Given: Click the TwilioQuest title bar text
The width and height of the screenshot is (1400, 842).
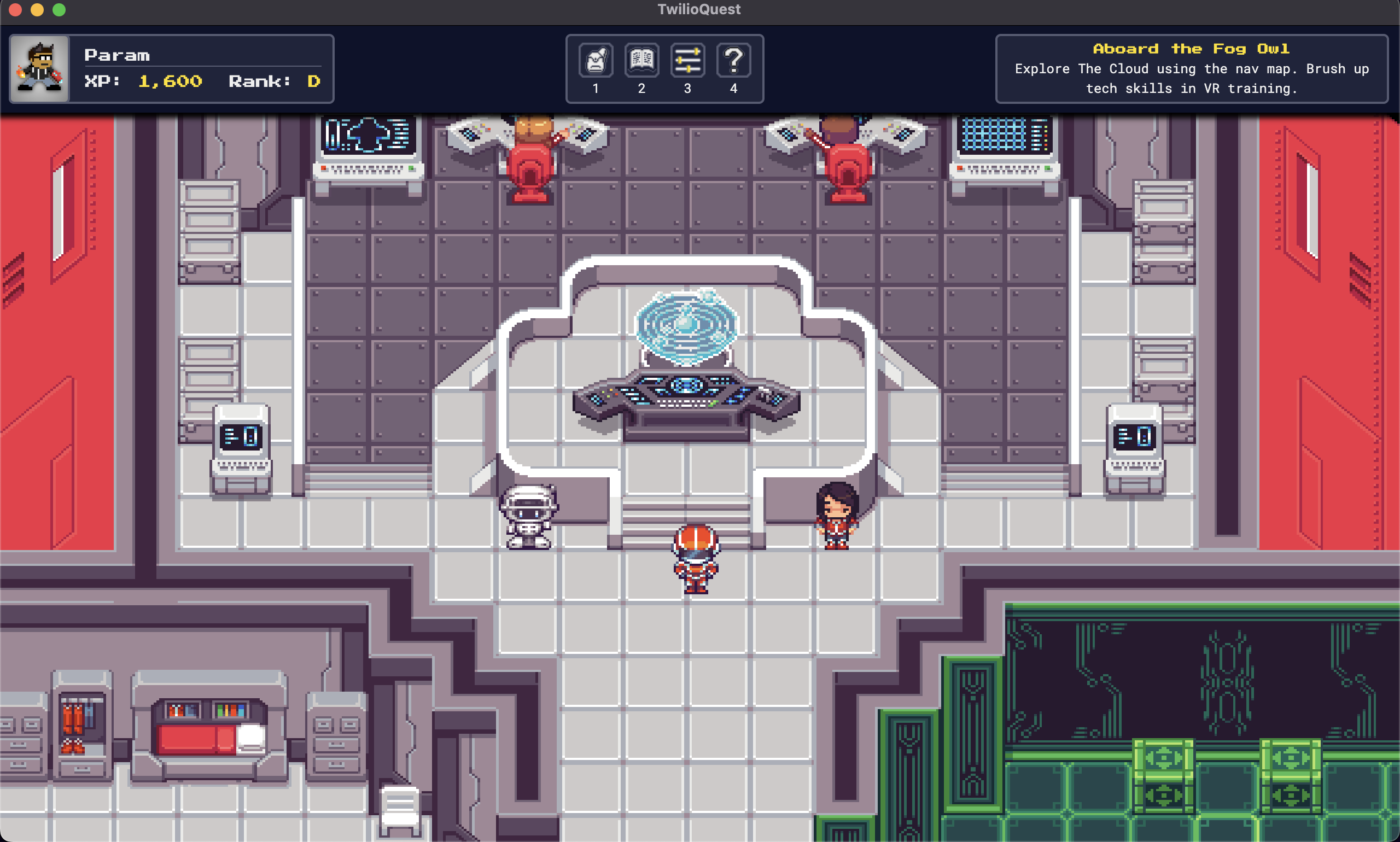Looking at the screenshot, I should click(699, 9).
